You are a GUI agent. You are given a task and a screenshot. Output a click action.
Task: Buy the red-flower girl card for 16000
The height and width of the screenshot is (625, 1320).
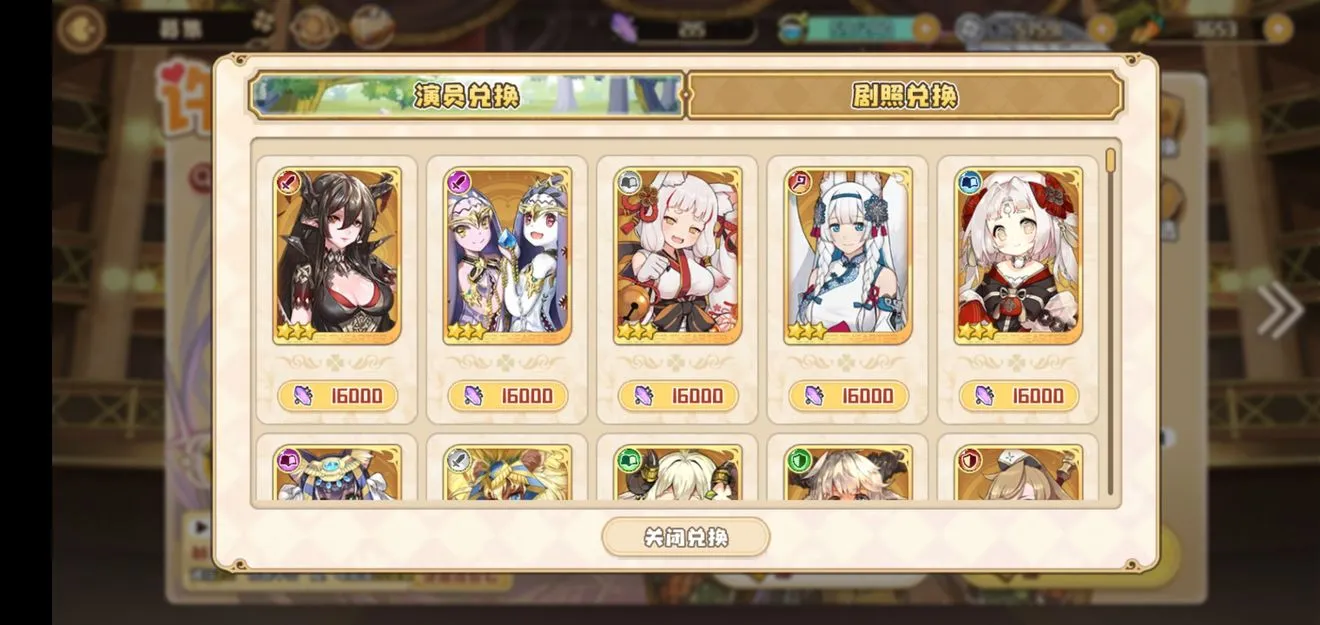1018,396
